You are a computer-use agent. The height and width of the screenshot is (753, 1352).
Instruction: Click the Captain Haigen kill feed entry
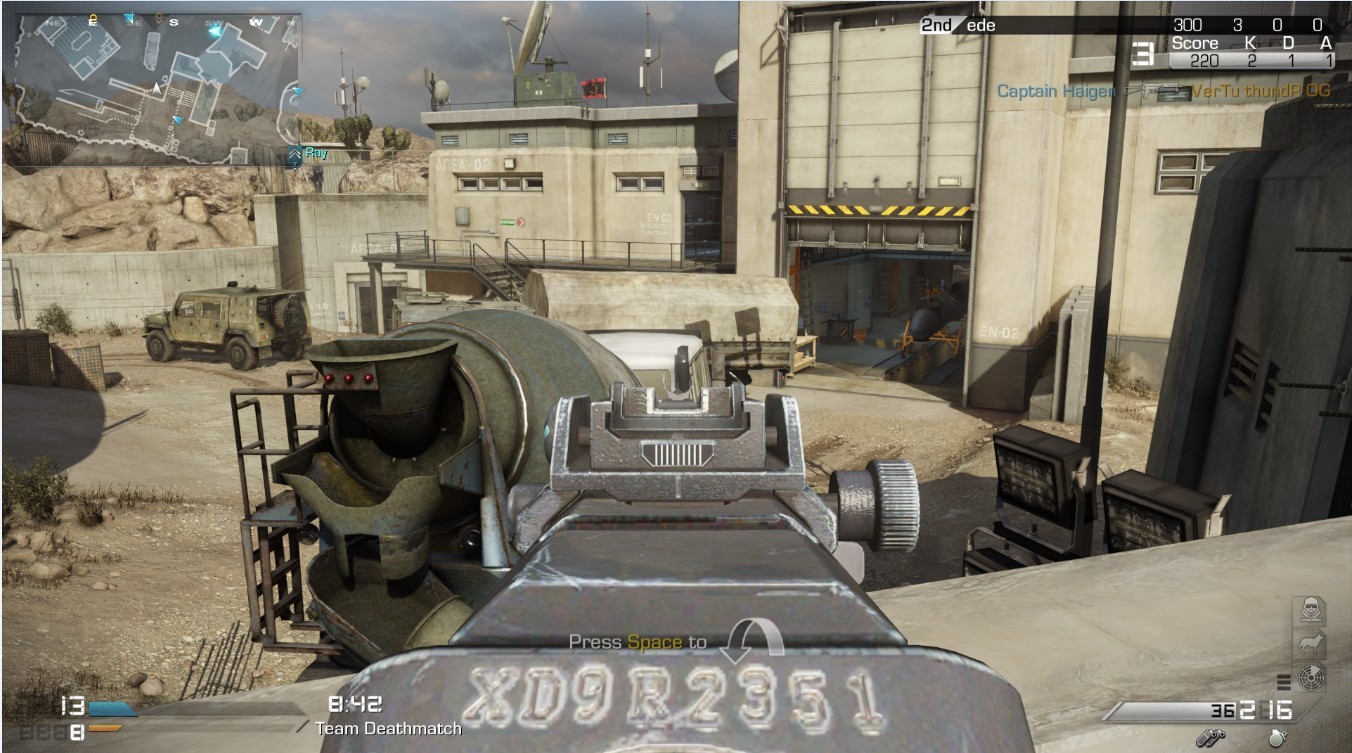(1056, 91)
